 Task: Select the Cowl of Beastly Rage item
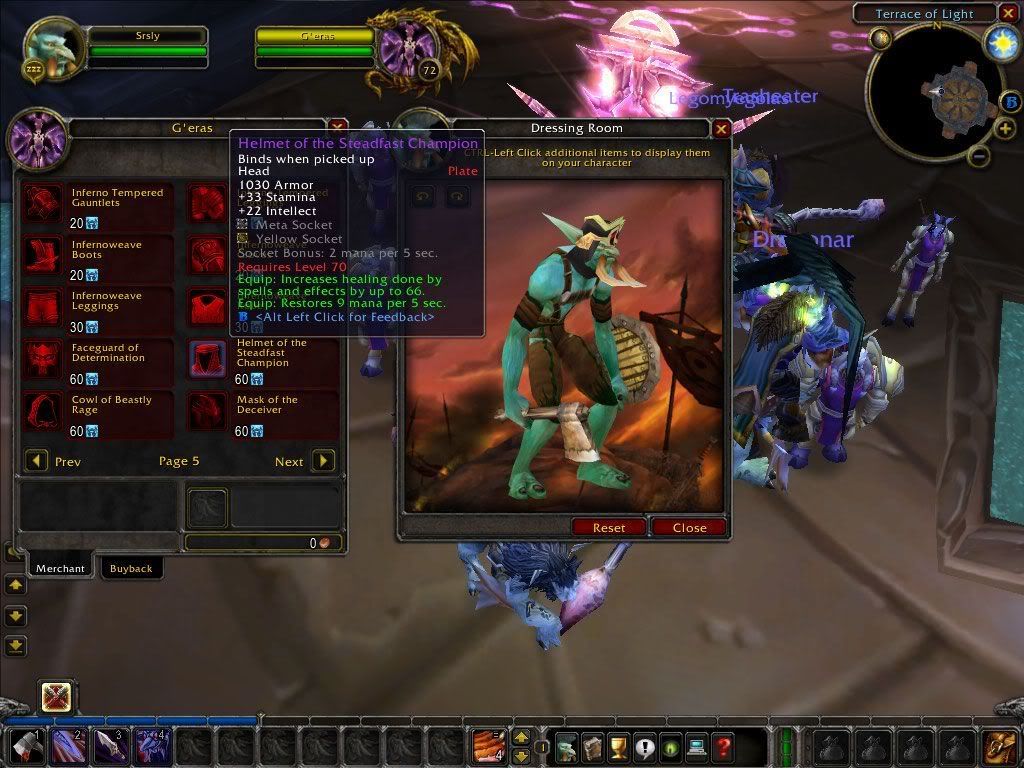pos(43,411)
